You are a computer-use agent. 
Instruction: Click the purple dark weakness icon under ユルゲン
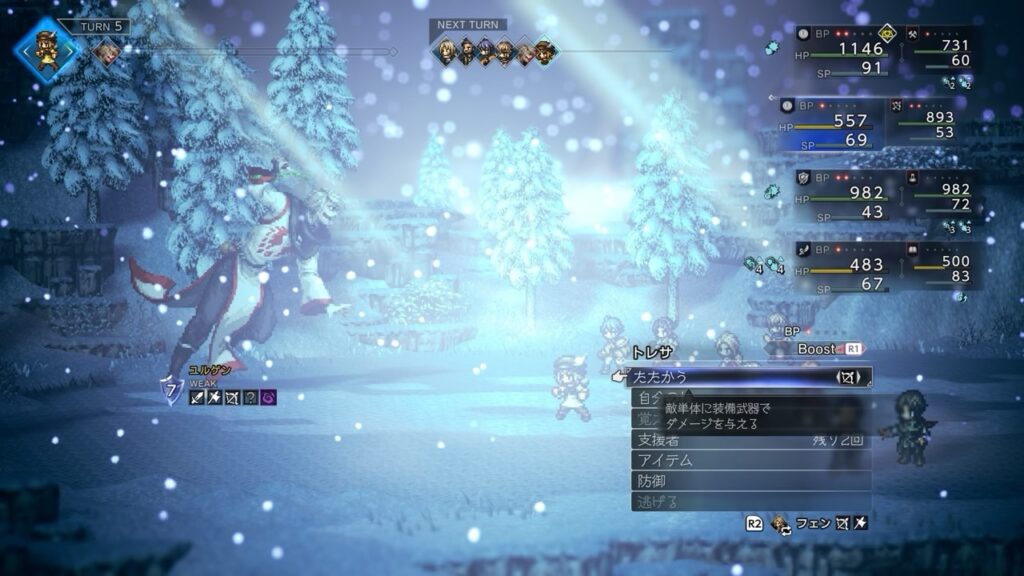tap(269, 398)
